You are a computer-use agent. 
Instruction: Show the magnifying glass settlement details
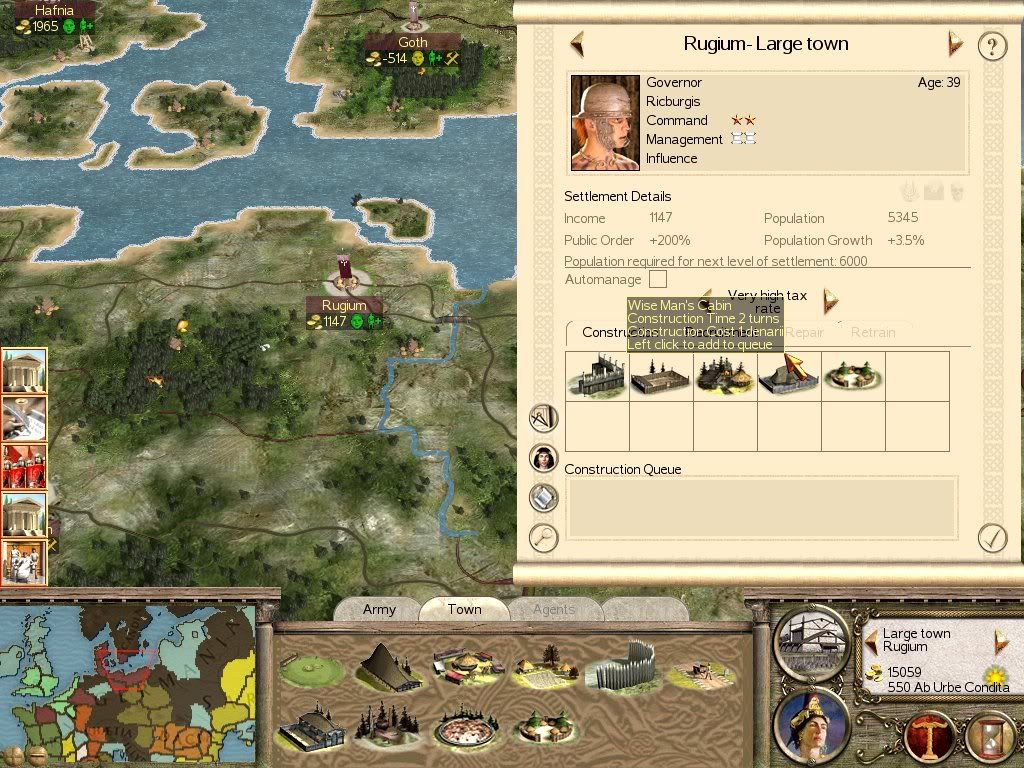click(543, 538)
